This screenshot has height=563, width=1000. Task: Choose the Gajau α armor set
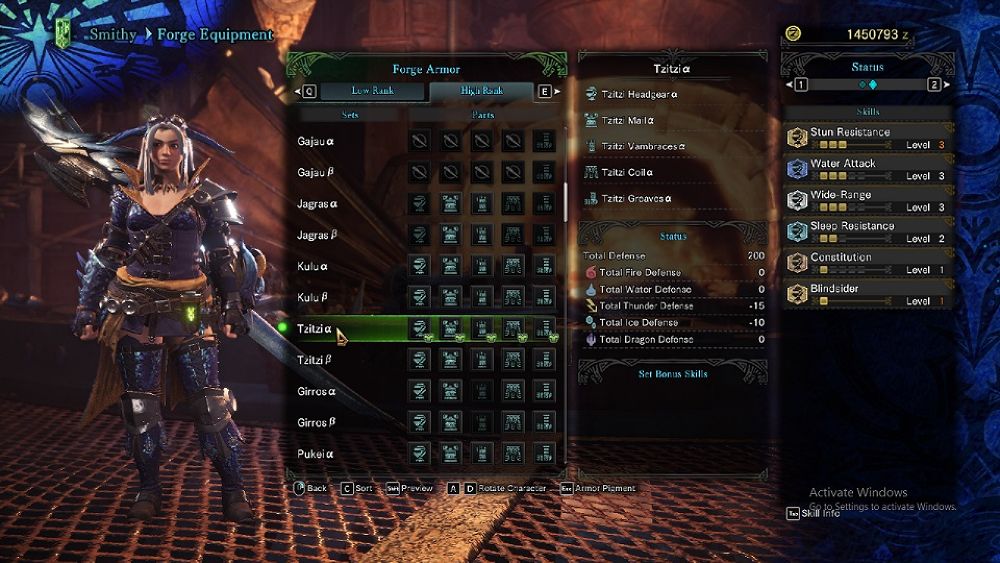click(316, 142)
